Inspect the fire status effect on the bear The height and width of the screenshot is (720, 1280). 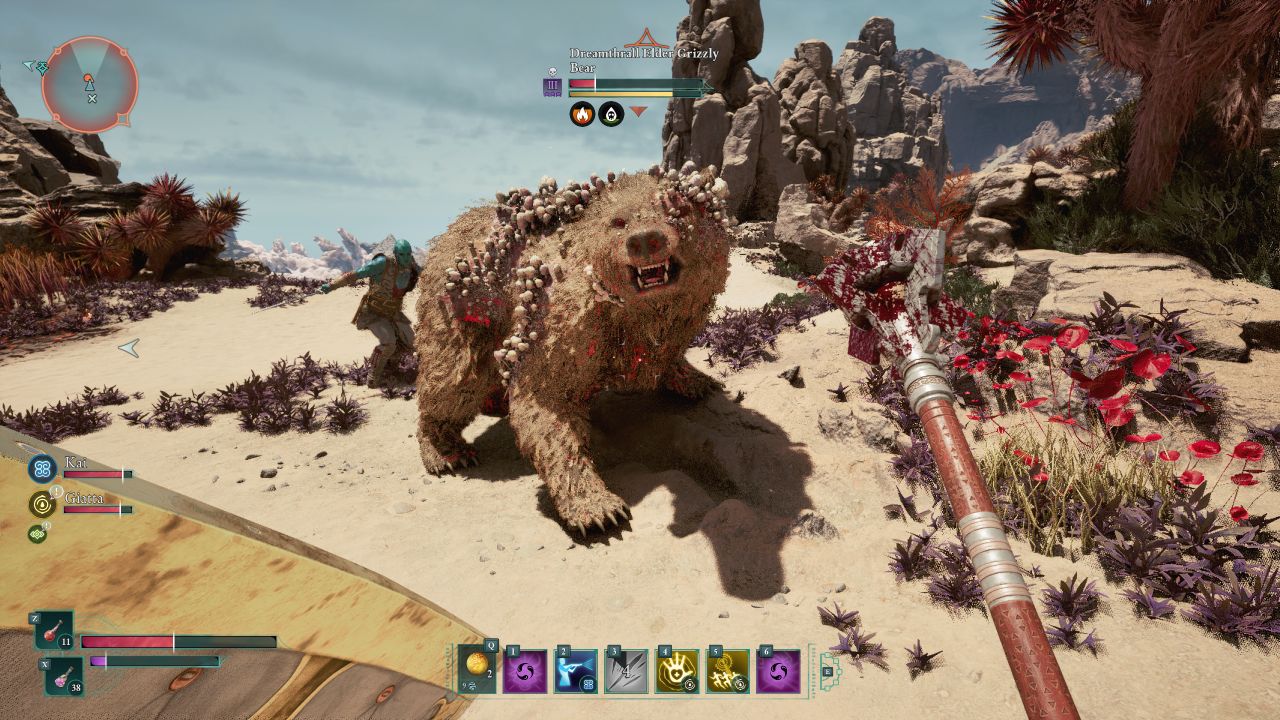[x=582, y=114]
